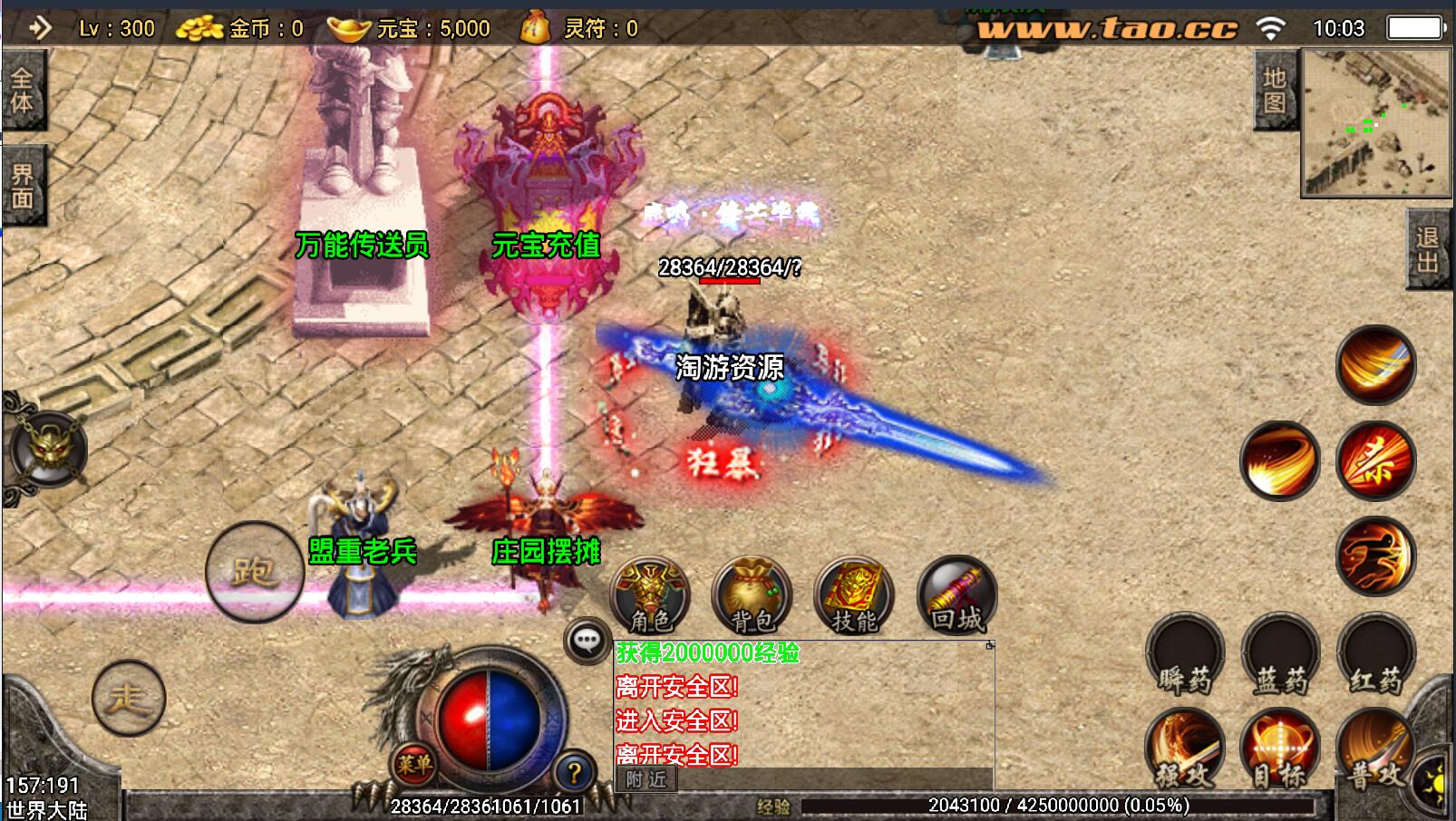Image resolution: width=1456 pixels, height=821 pixels.
Task: Tap the red 菜单 menu button
Action: click(413, 764)
